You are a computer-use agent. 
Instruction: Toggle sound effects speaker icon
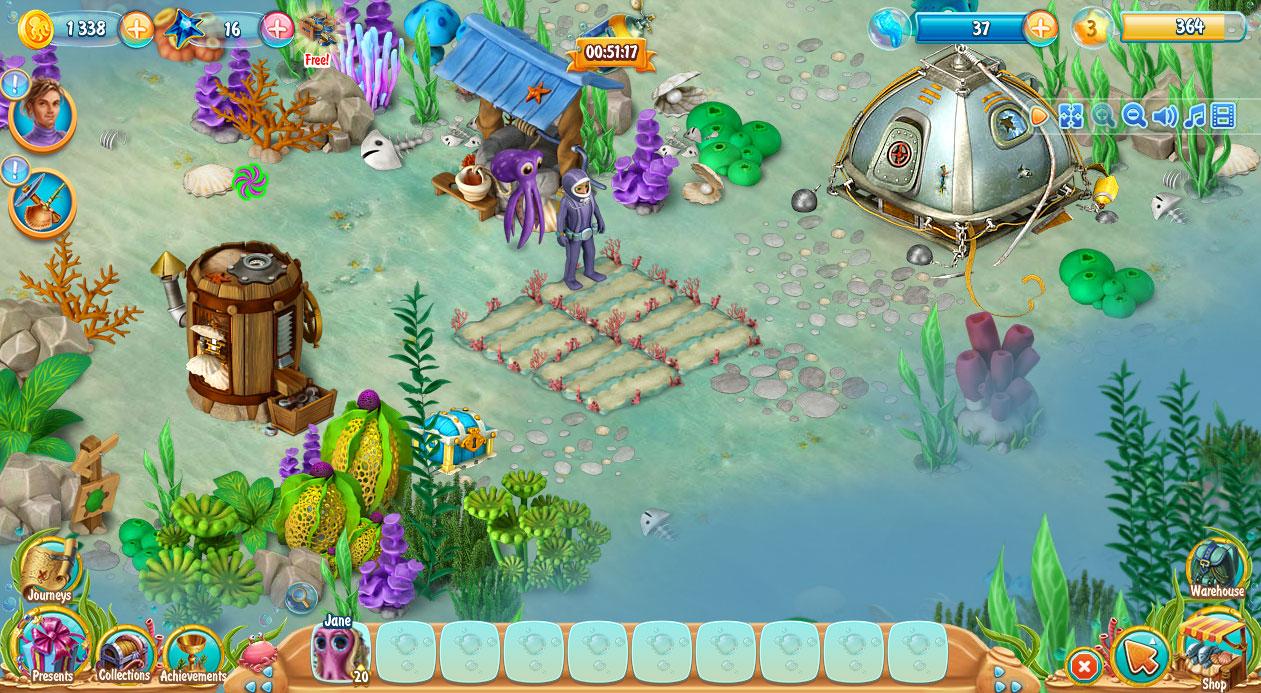click(x=1164, y=116)
